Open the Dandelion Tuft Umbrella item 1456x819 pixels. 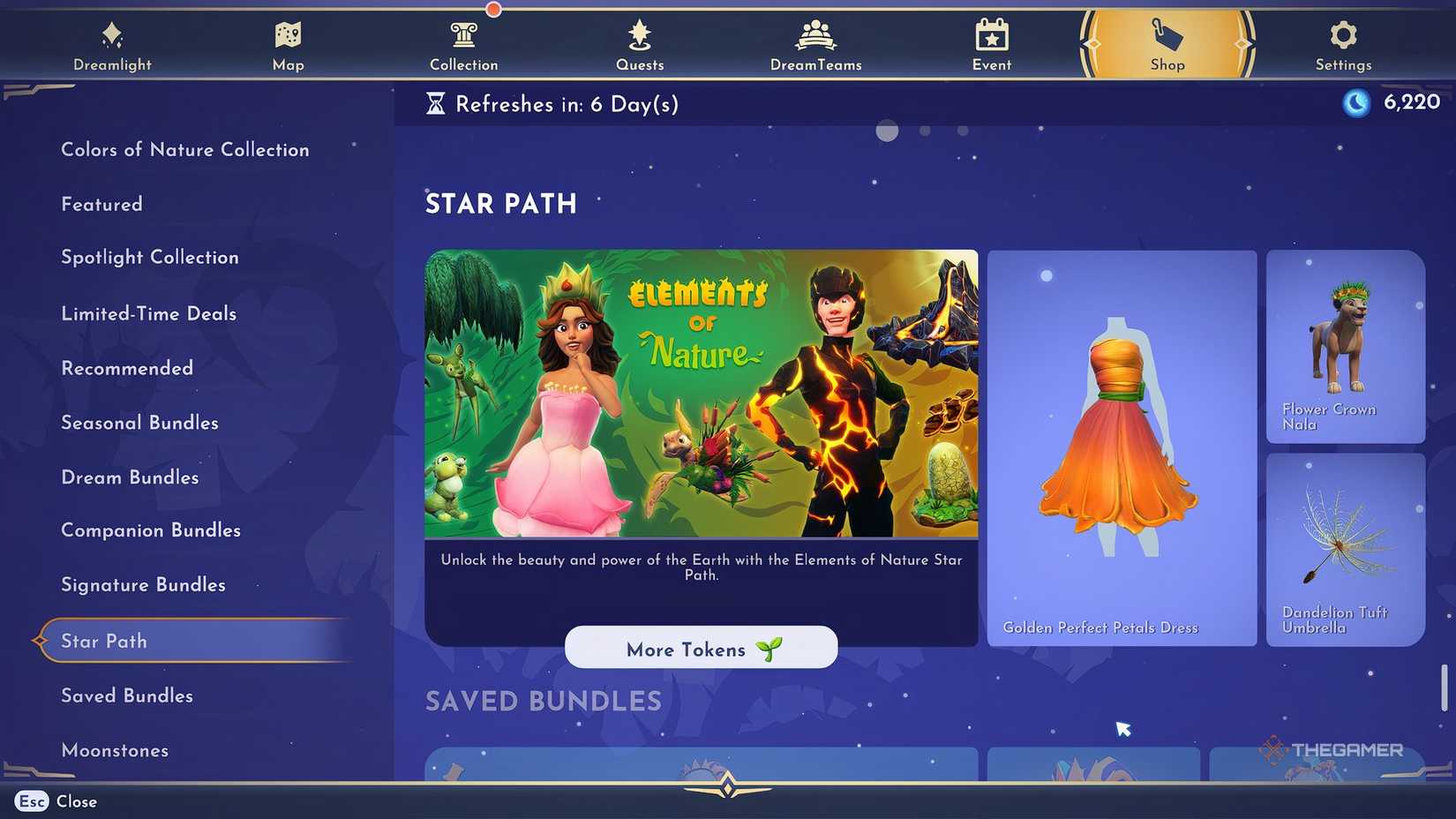(x=1344, y=549)
